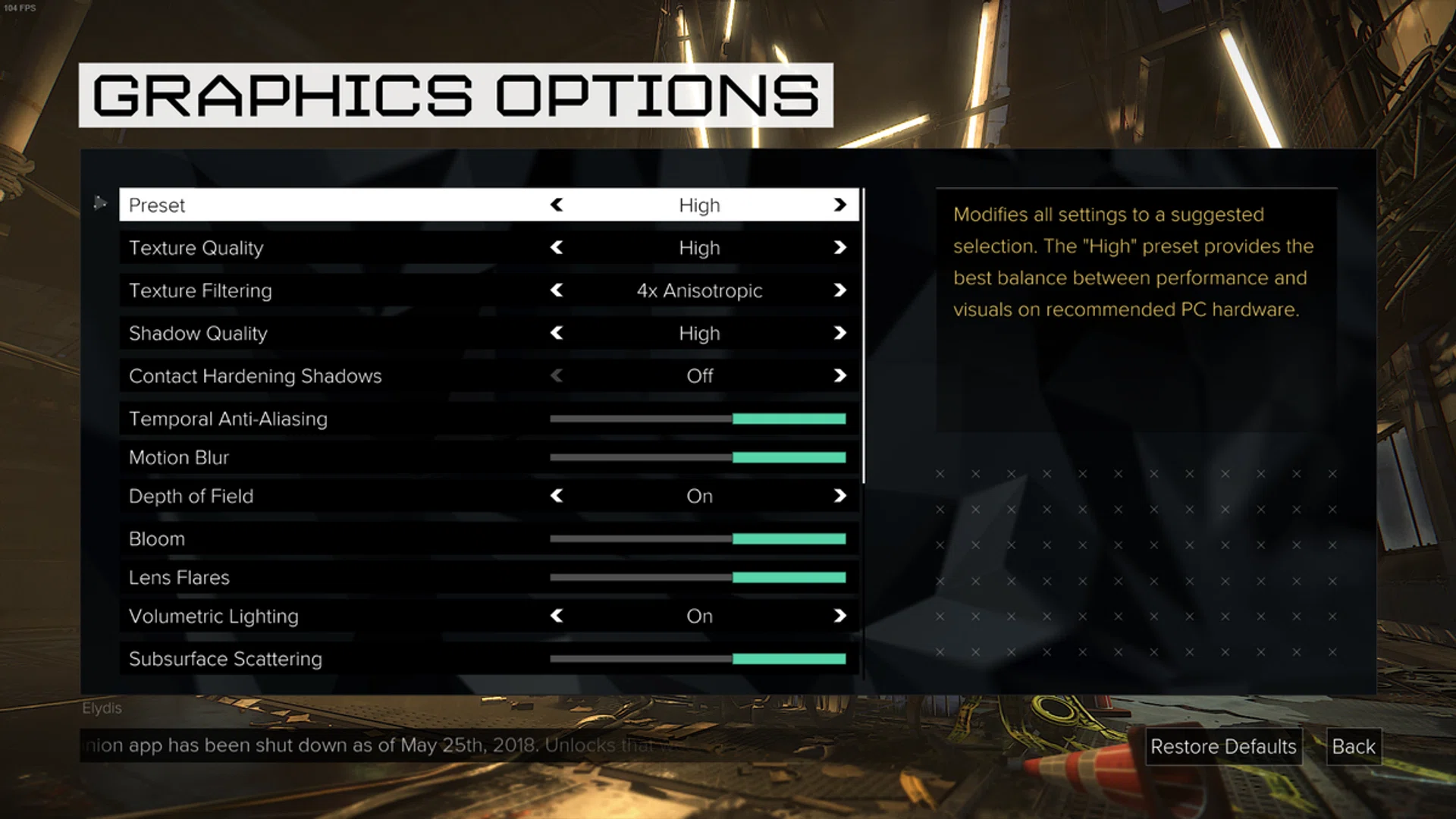Image resolution: width=1456 pixels, height=819 pixels.
Task: Toggle the Subsurface Scattering bar
Action: [x=698, y=659]
